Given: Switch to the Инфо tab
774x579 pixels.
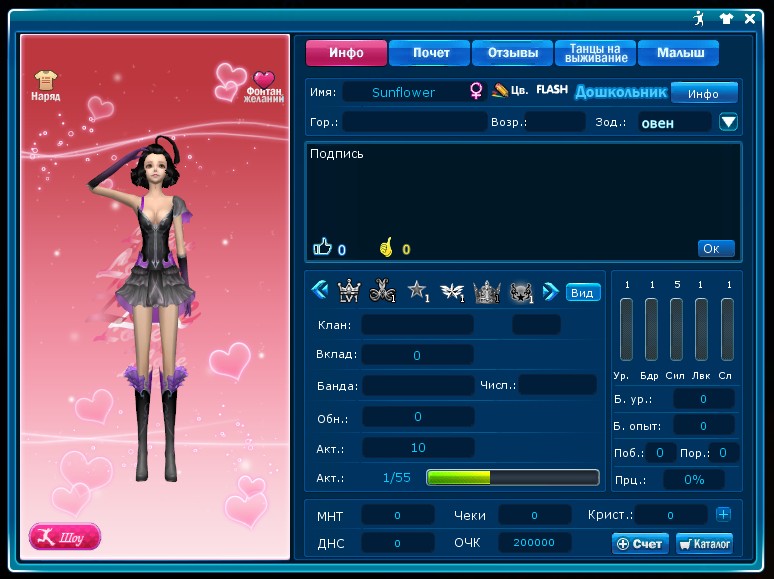Looking at the screenshot, I should [345, 53].
